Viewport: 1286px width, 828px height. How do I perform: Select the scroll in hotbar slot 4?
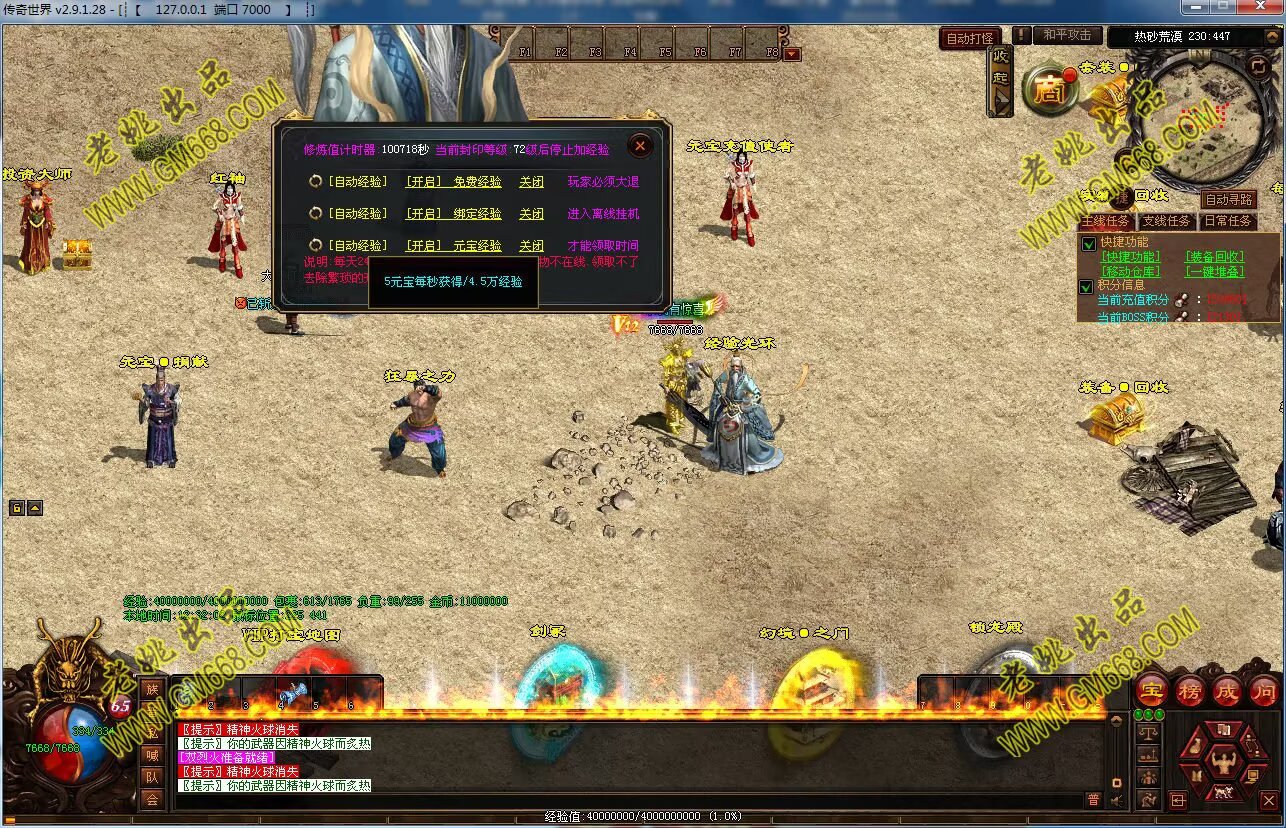(294, 693)
